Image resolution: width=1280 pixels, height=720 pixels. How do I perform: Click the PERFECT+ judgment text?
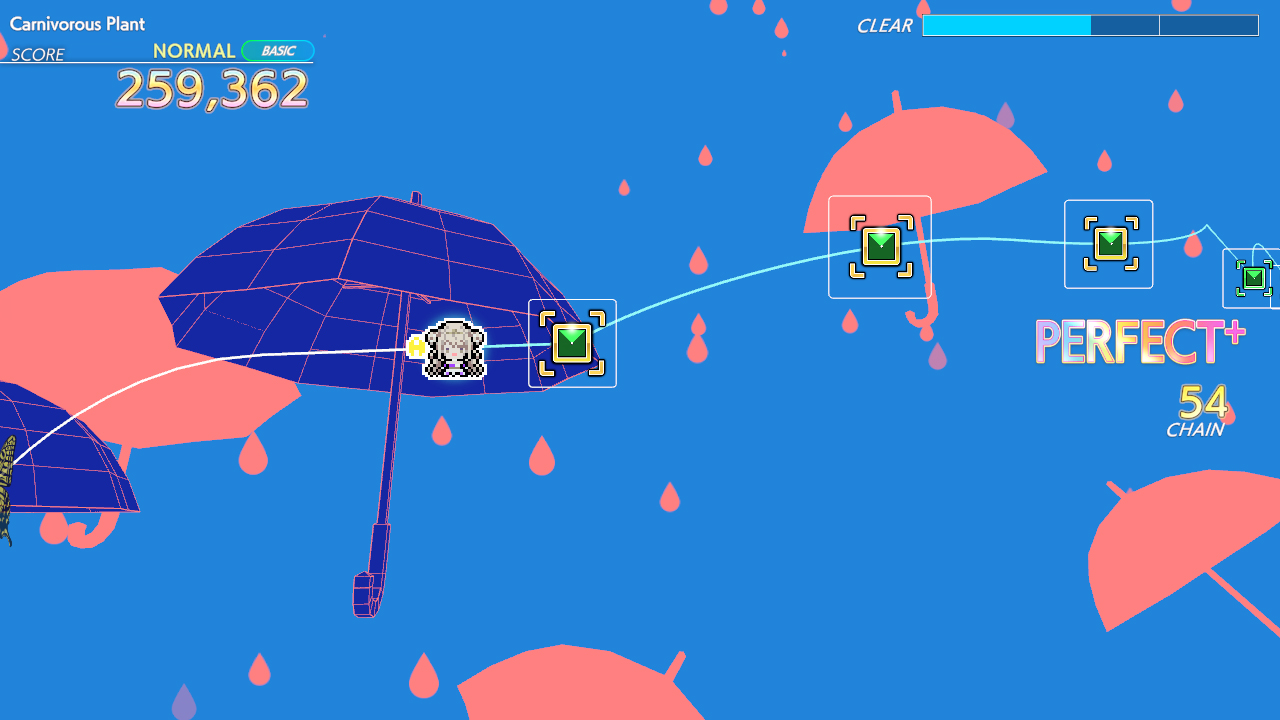(x=1139, y=342)
